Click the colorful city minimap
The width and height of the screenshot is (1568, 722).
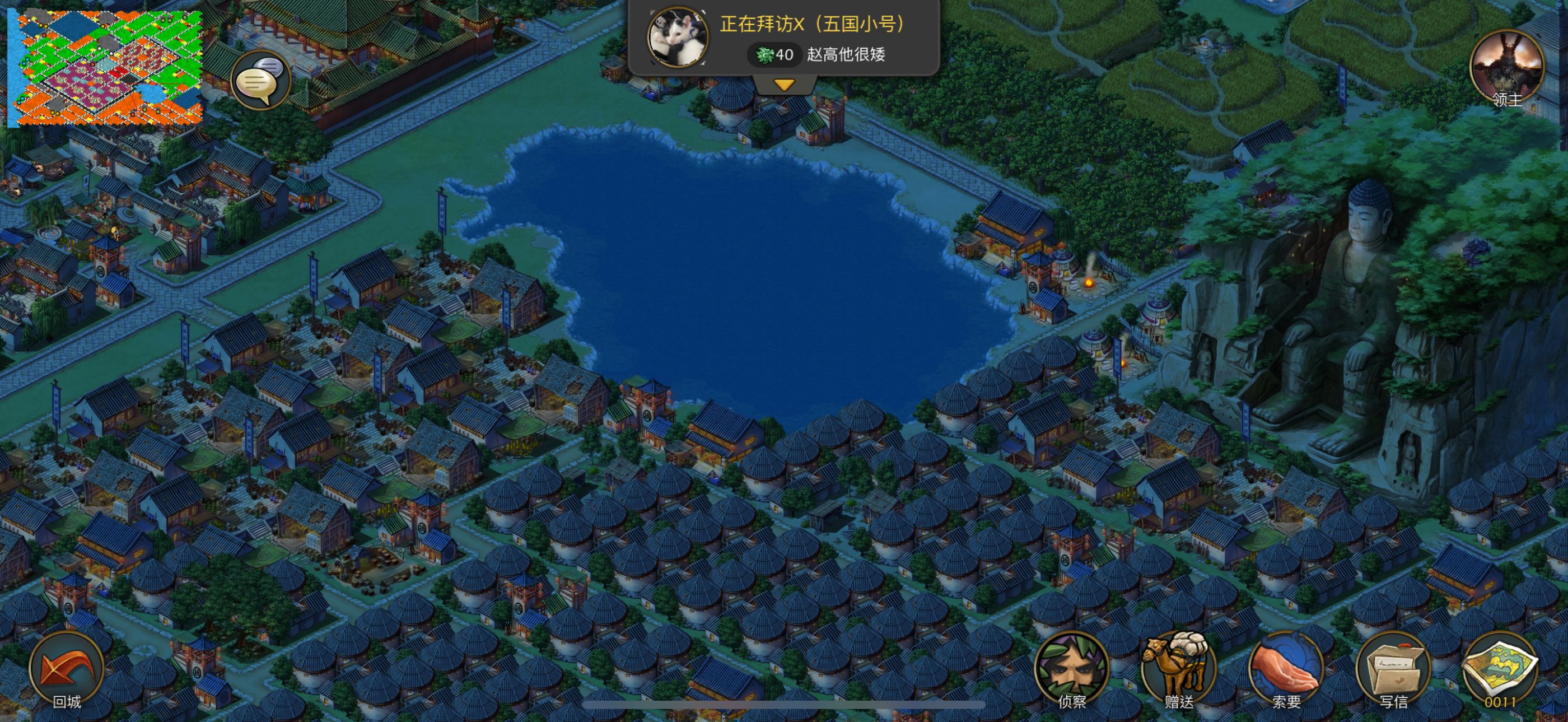(x=105, y=67)
